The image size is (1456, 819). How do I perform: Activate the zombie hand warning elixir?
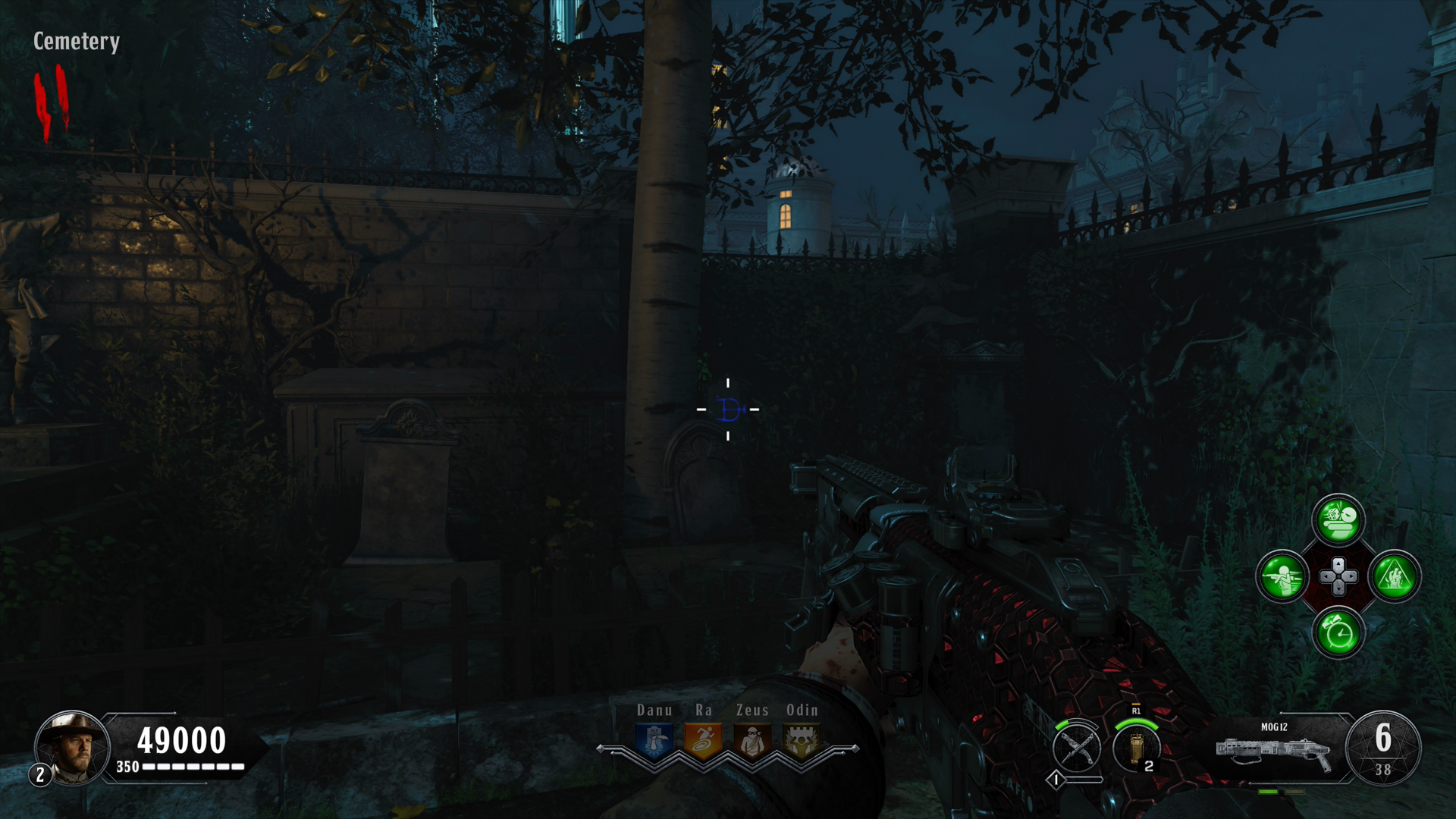[1395, 576]
